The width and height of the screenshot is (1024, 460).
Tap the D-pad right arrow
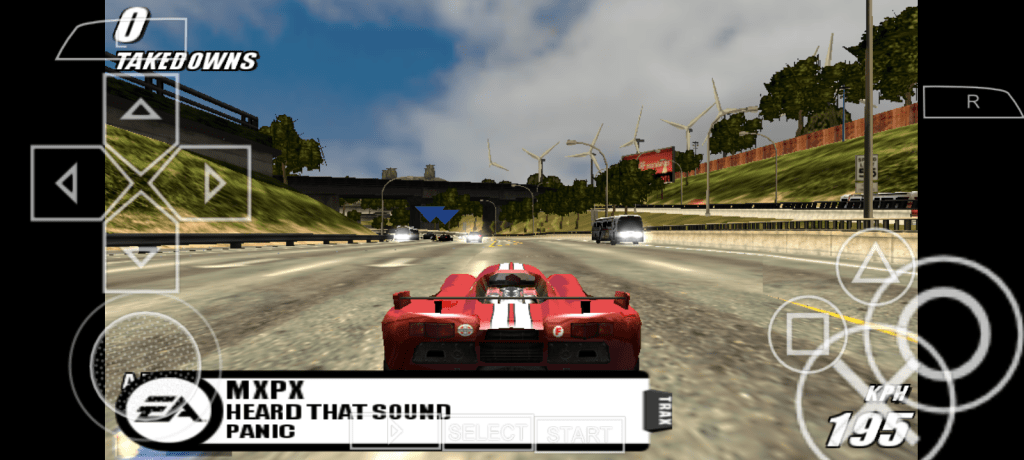pyautogui.click(x=214, y=183)
